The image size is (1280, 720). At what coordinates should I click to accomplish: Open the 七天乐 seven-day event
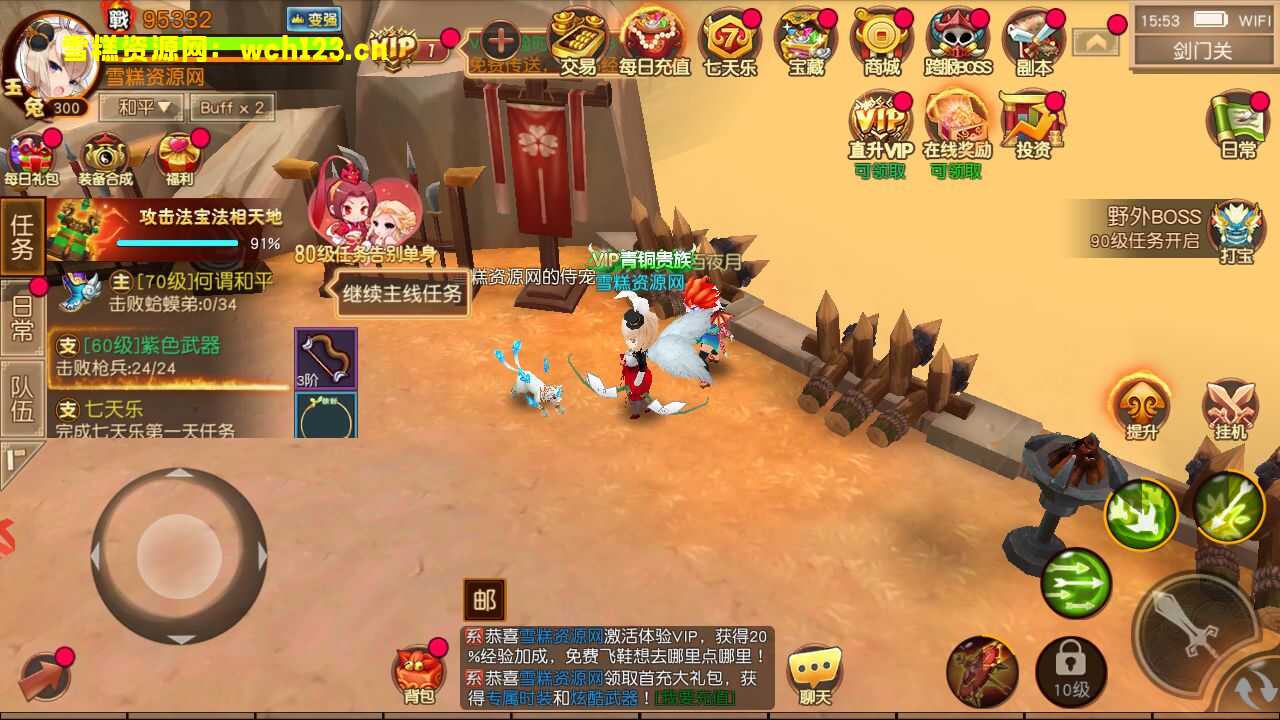729,42
